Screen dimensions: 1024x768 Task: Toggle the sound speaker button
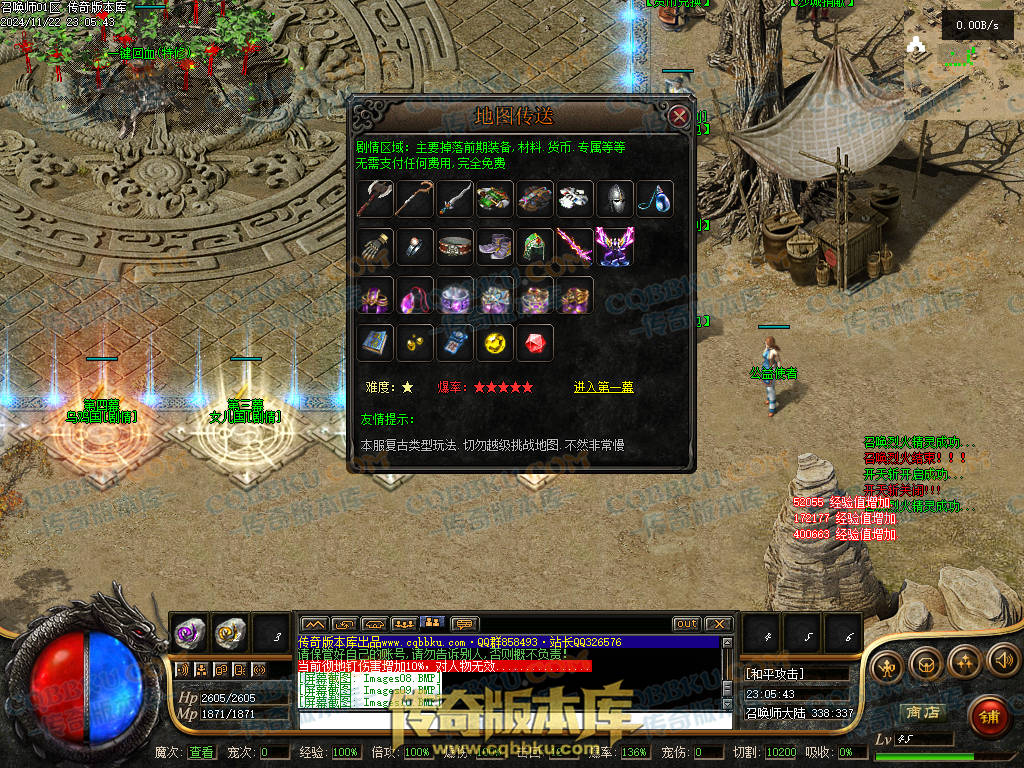tap(1003, 660)
